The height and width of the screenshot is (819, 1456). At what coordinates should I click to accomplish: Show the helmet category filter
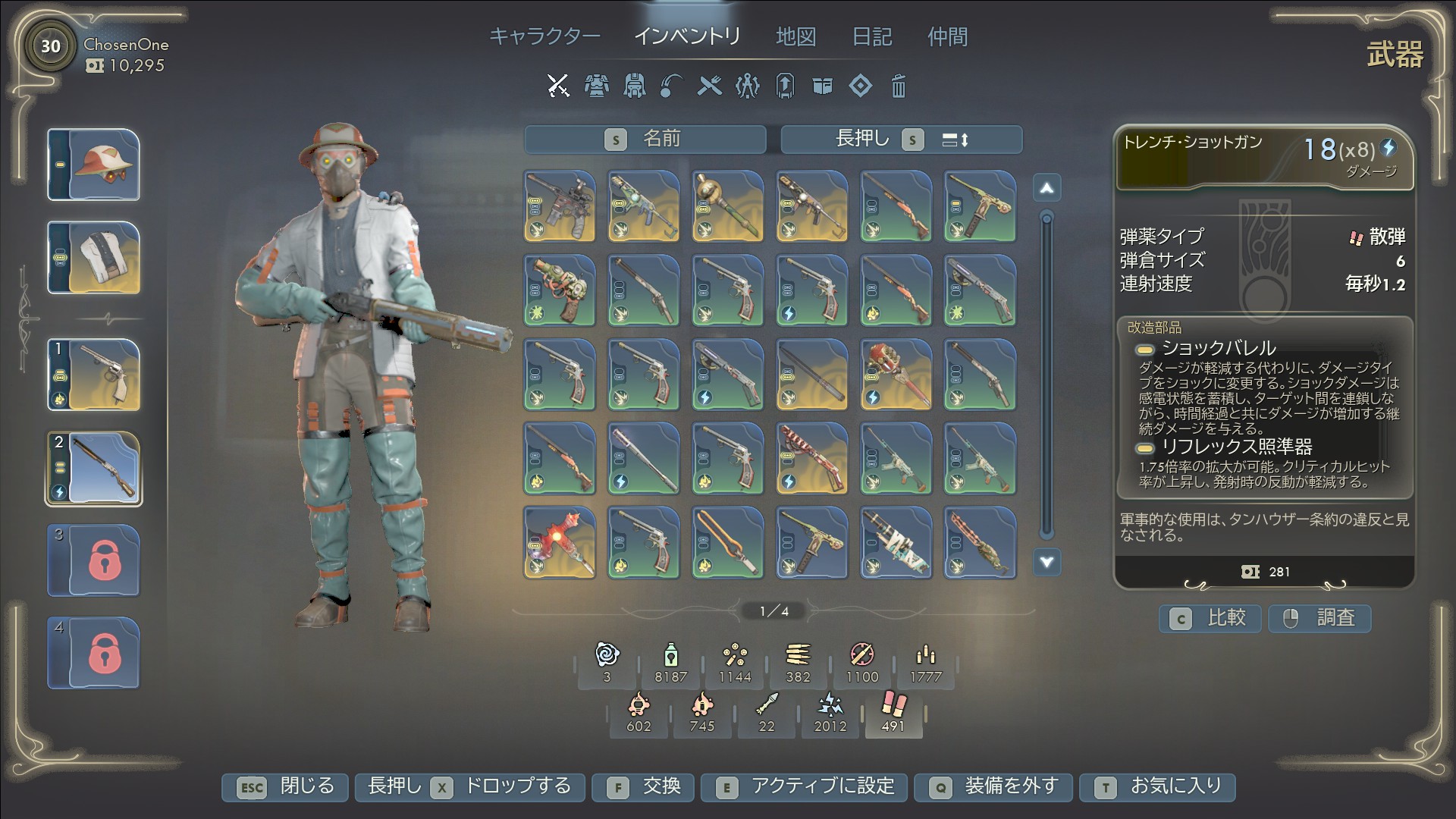[x=634, y=86]
